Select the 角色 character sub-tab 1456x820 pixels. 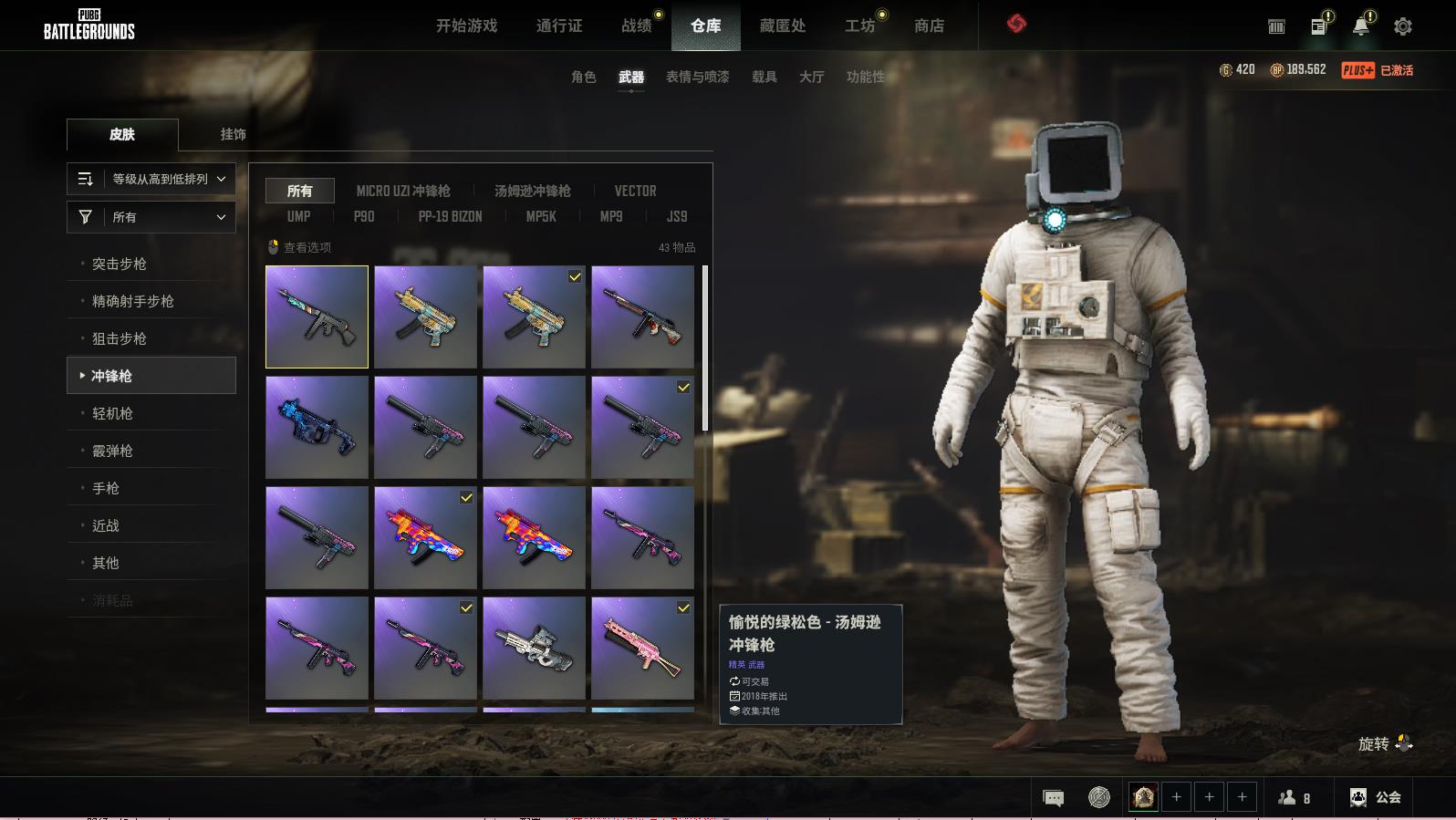tap(584, 77)
